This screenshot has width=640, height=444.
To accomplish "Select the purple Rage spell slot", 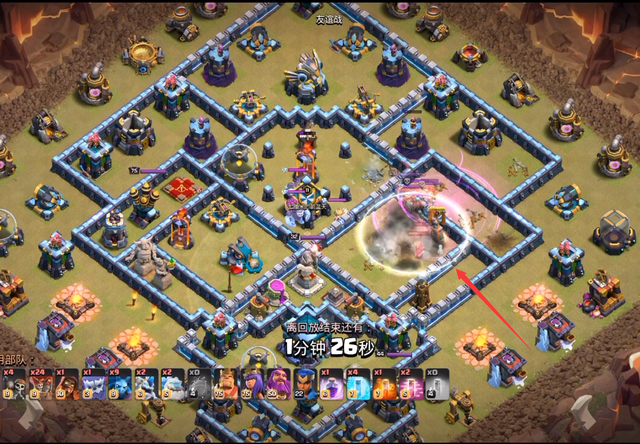I will point(331,384).
